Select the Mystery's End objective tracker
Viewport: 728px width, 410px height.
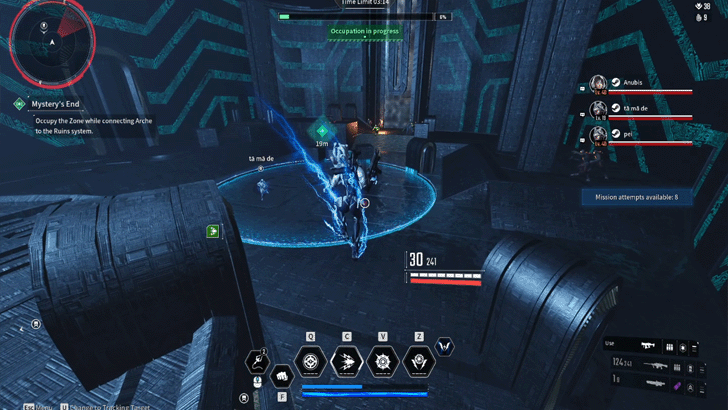click(50, 102)
